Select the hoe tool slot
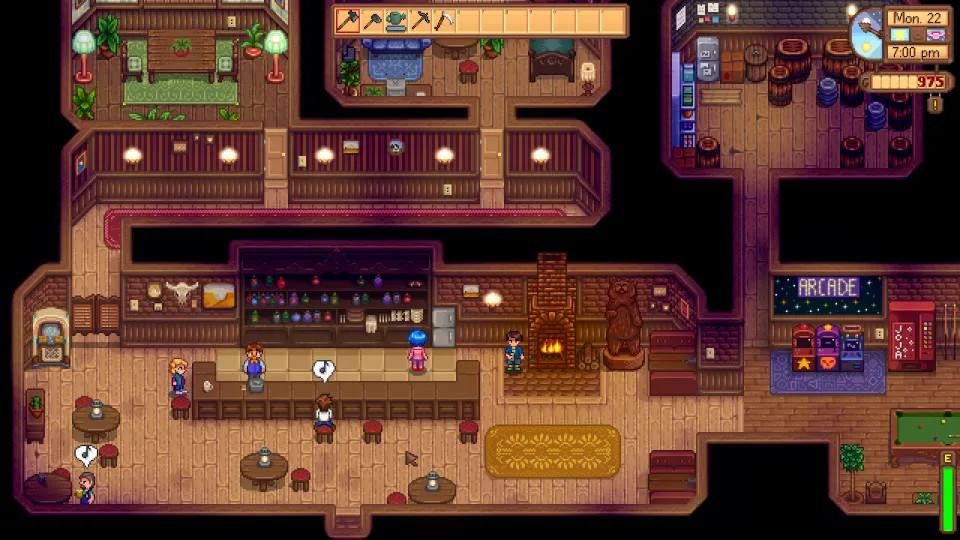 click(372, 20)
